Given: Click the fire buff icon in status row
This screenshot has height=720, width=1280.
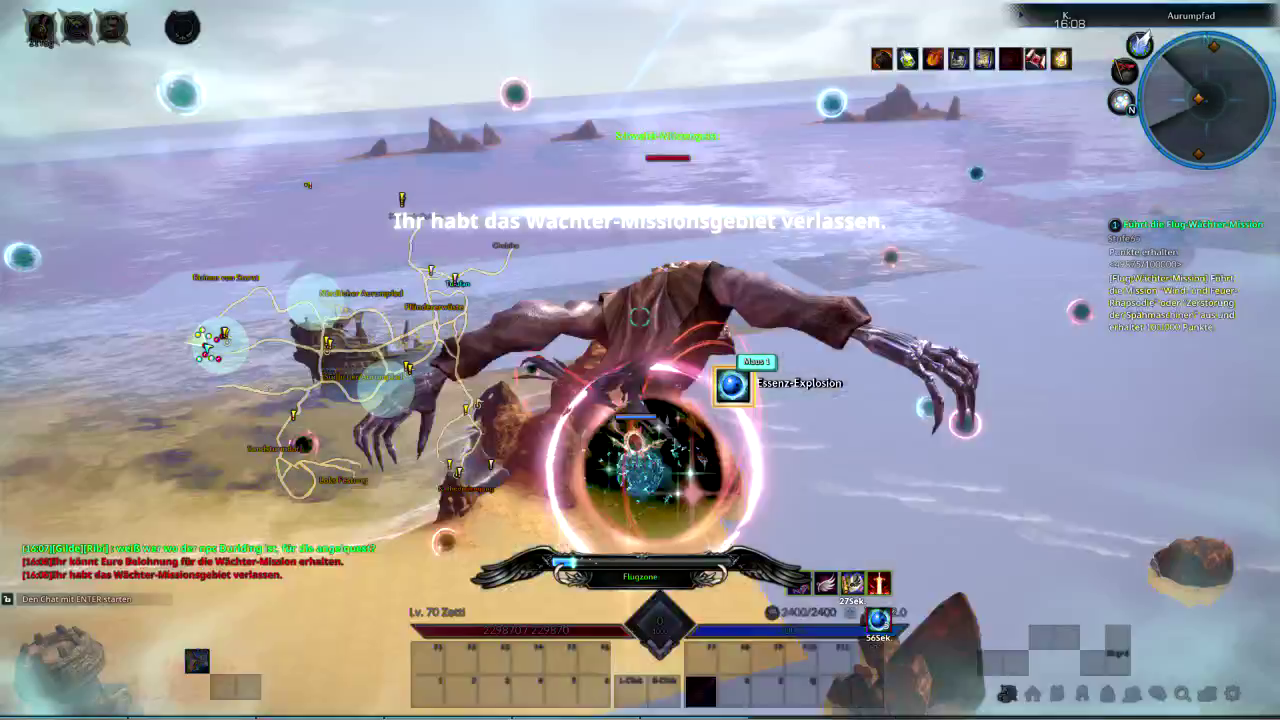Looking at the screenshot, I should pyautogui.click(x=933, y=59).
